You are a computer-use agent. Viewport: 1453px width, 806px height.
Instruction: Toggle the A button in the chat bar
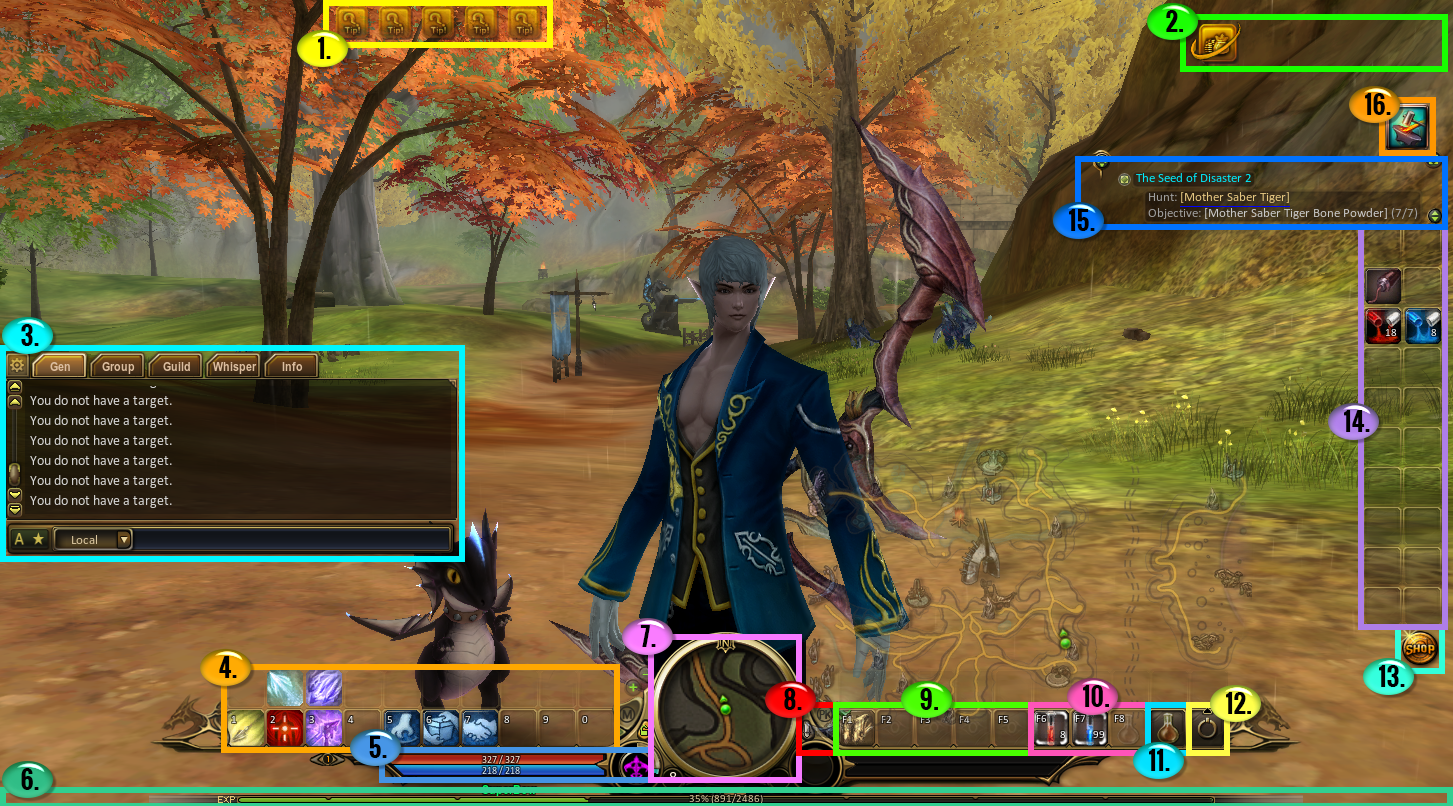point(19,539)
